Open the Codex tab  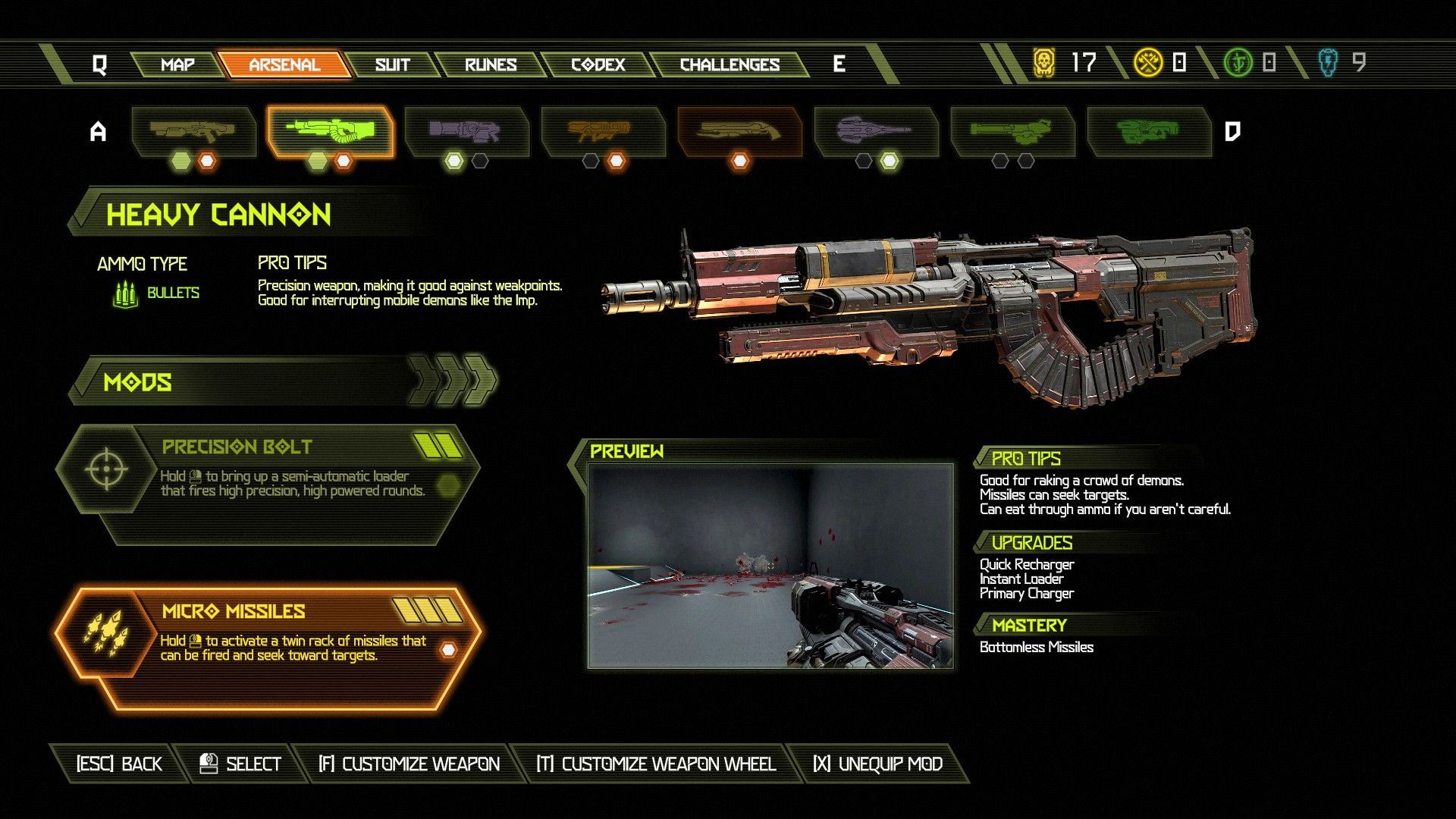tap(598, 64)
